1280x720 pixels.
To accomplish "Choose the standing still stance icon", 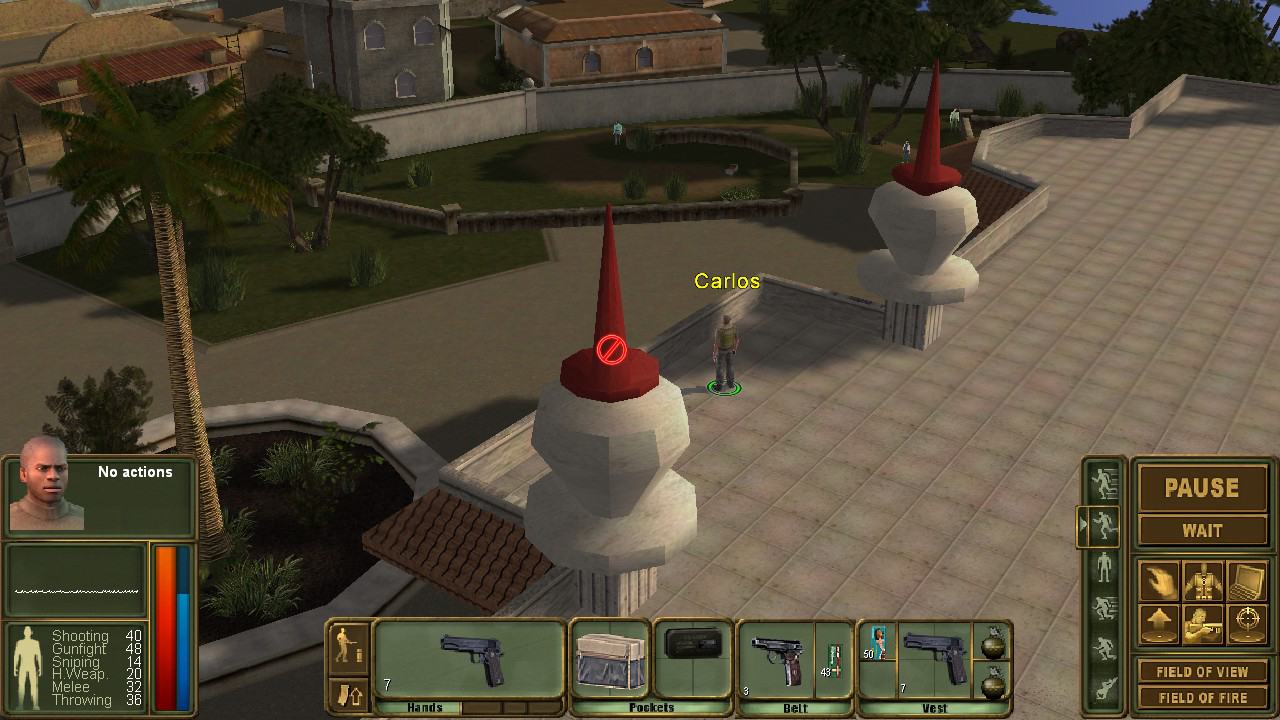I will pos(1104,567).
